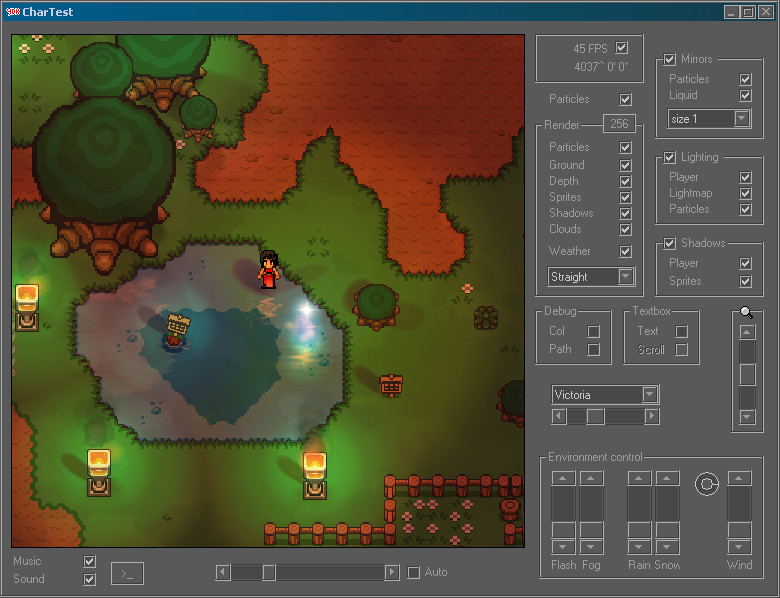Enable the Debug Path checkbox
Viewport: 780px width, 598px height.
pyautogui.click(x=593, y=349)
